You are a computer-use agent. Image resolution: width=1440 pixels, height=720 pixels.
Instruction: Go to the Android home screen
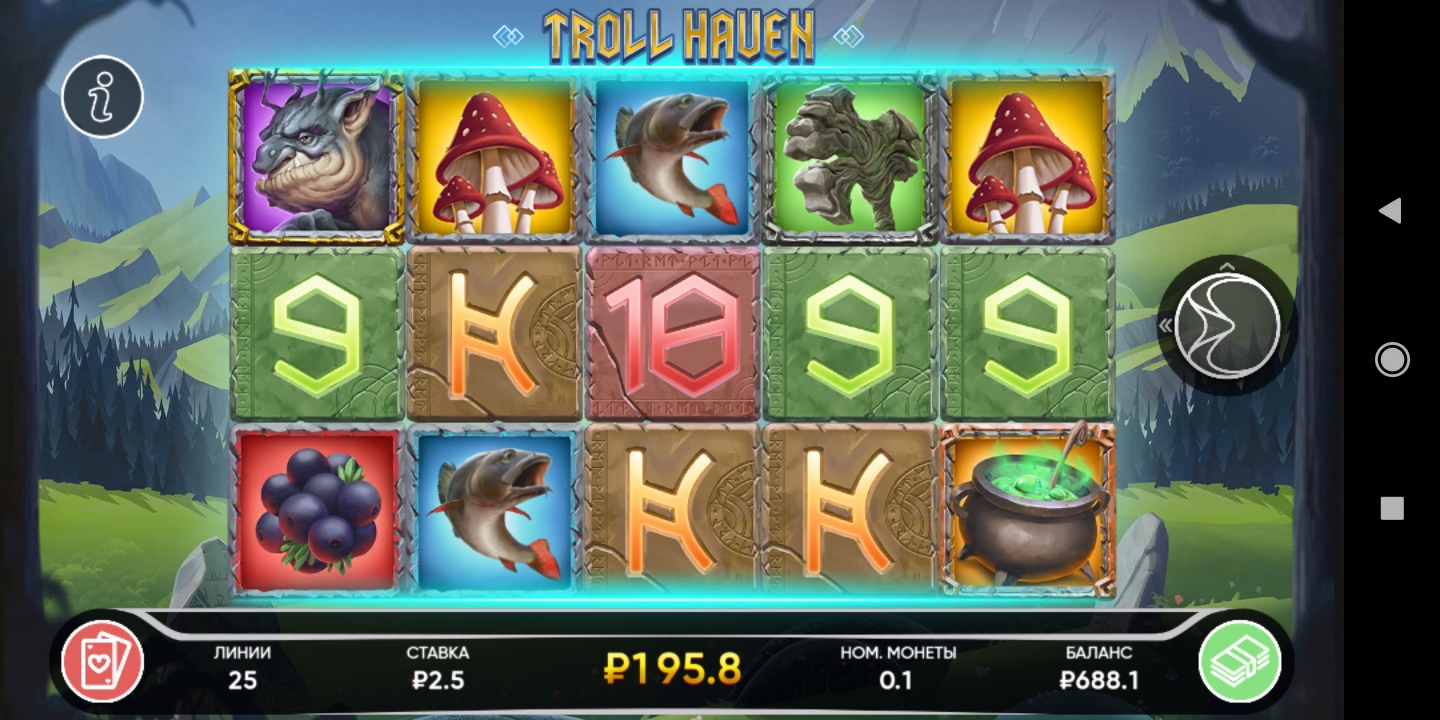point(1392,359)
